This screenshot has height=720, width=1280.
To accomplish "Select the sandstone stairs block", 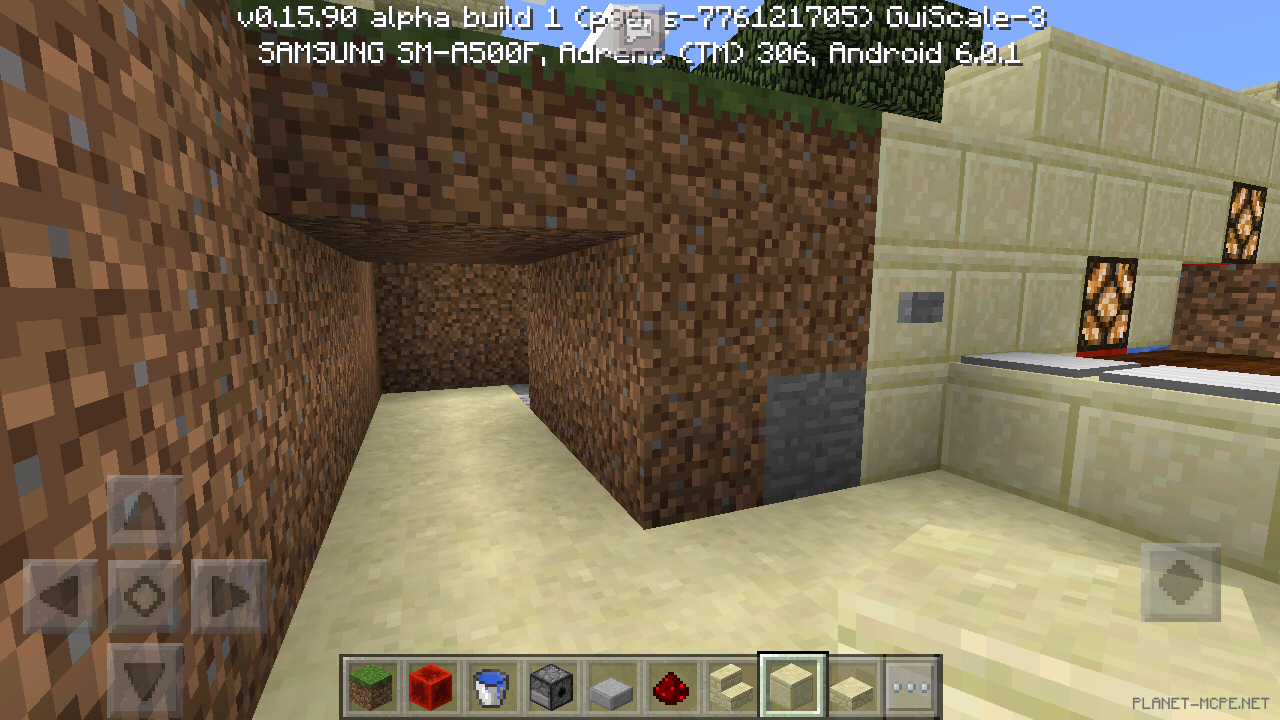I will (731, 687).
